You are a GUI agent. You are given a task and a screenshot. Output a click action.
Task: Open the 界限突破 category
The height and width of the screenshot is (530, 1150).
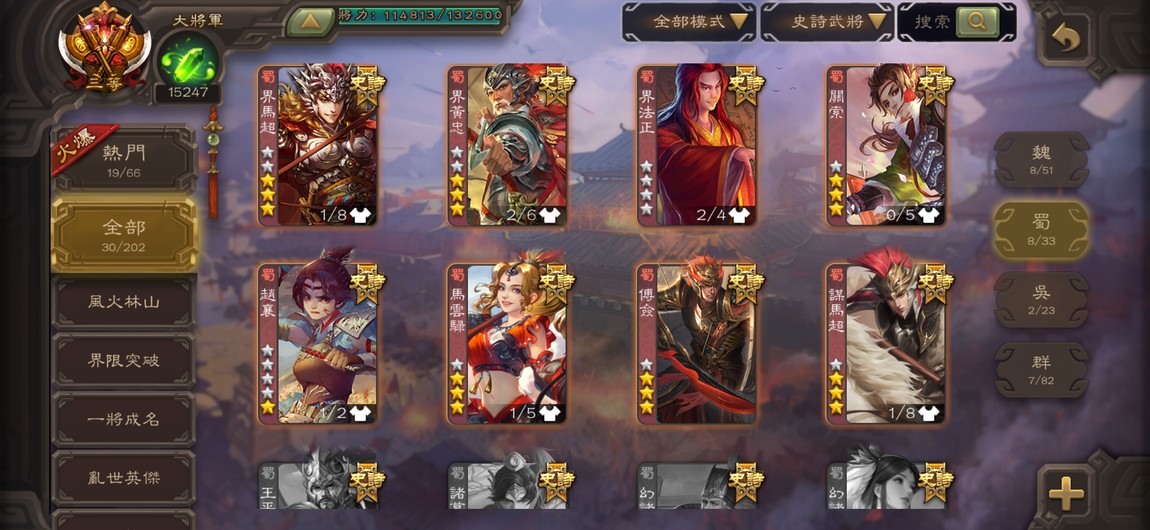pyautogui.click(x=124, y=360)
